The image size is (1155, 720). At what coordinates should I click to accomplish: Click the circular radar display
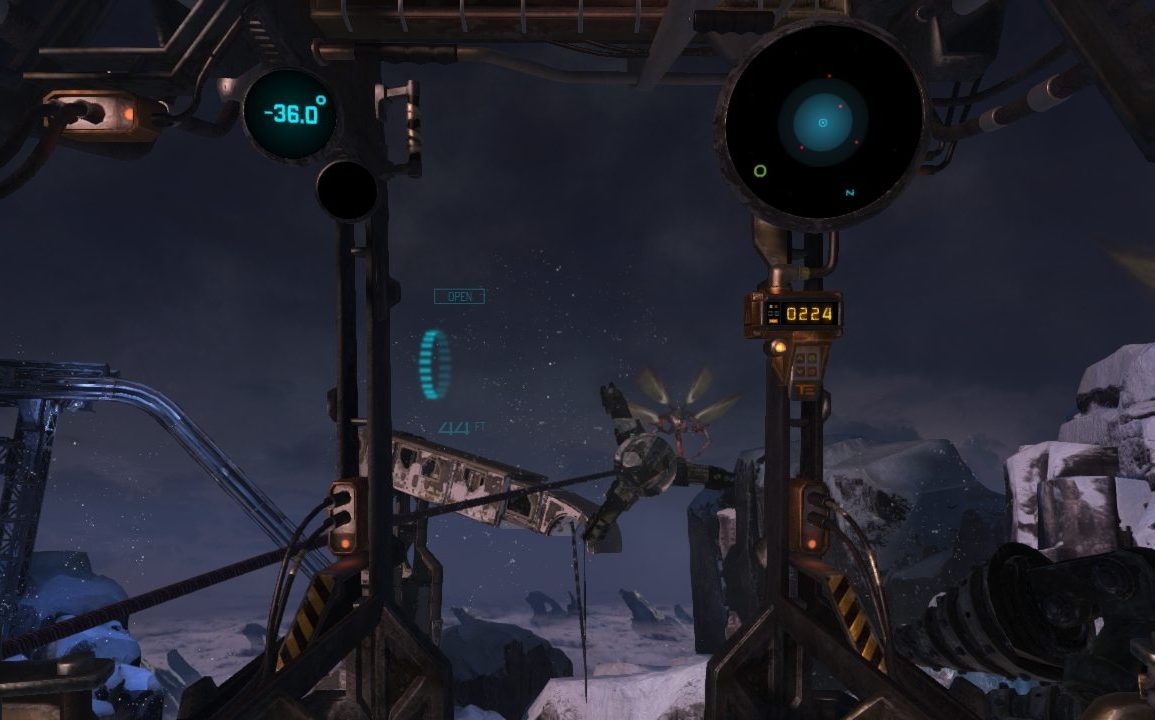822,123
